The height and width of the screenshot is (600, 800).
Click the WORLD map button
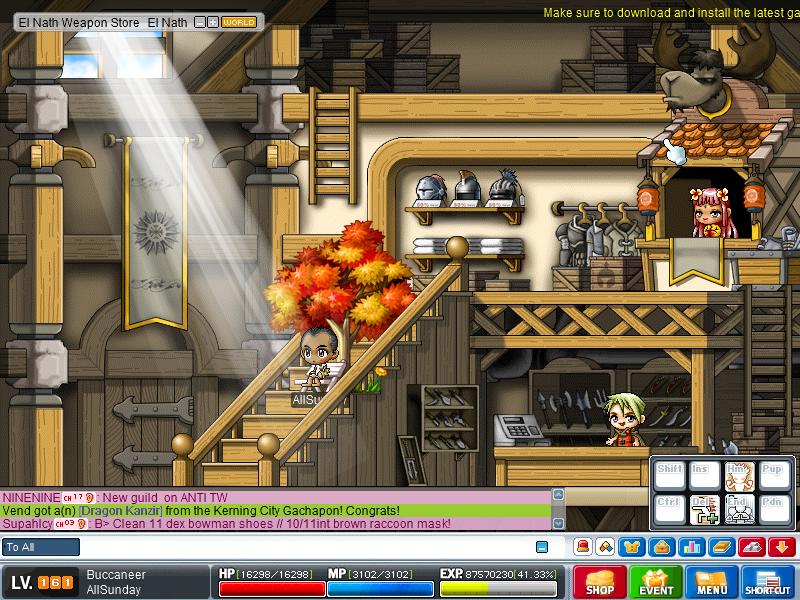click(x=238, y=21)
